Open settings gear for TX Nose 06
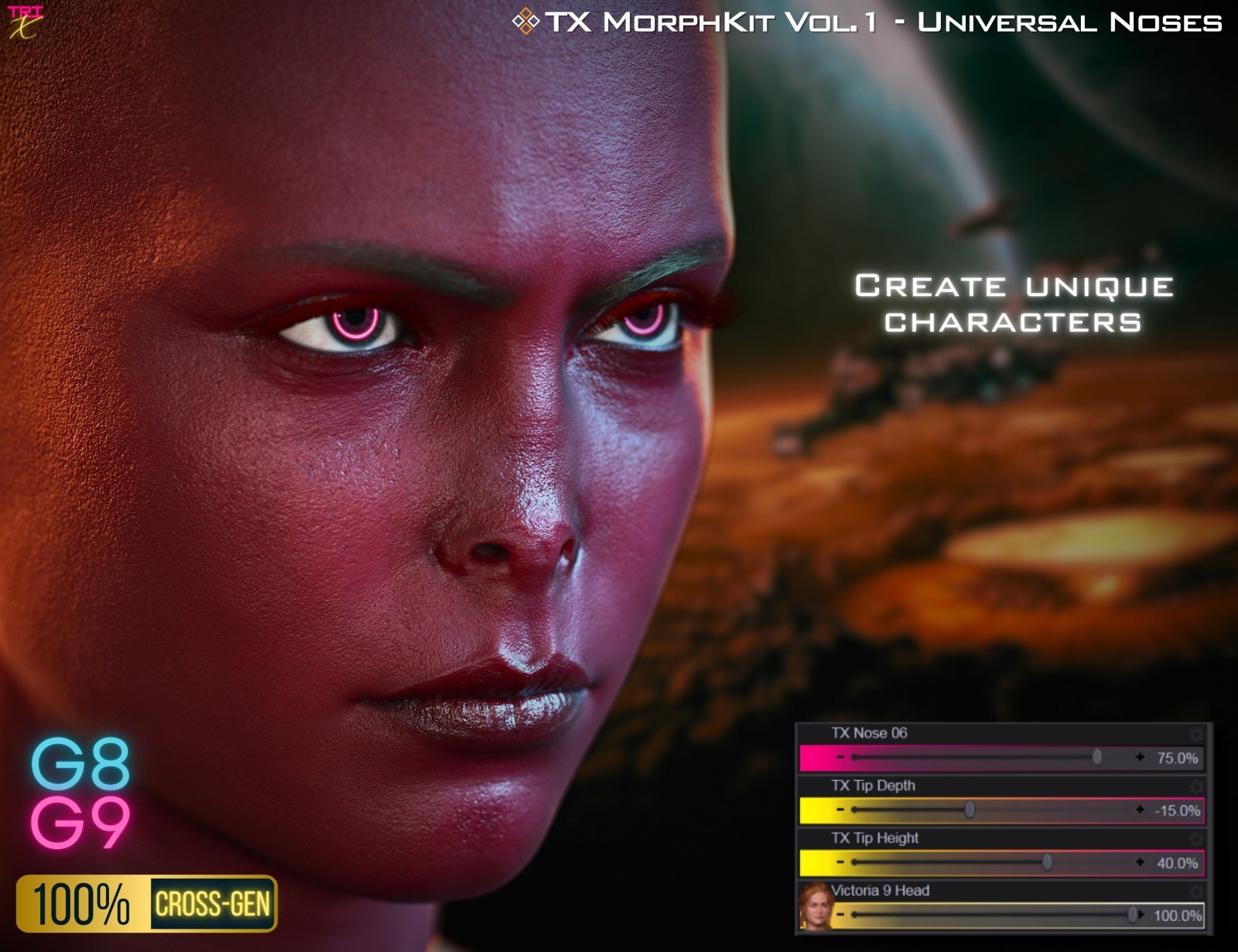This screenshot has height=952, width=1238. (x=1195, y=735)
